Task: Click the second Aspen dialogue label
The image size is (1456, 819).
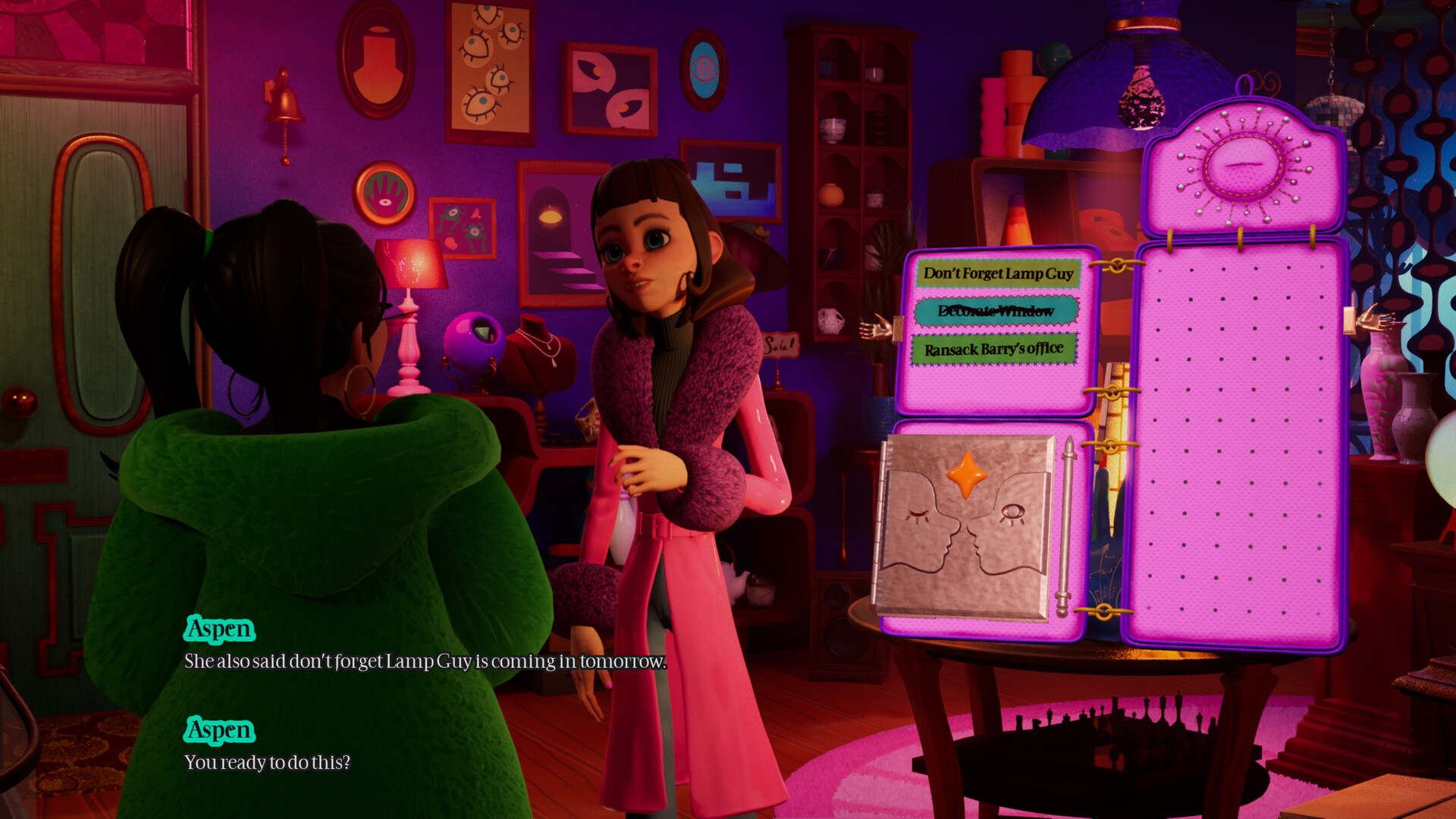Action: pos(218,730)
